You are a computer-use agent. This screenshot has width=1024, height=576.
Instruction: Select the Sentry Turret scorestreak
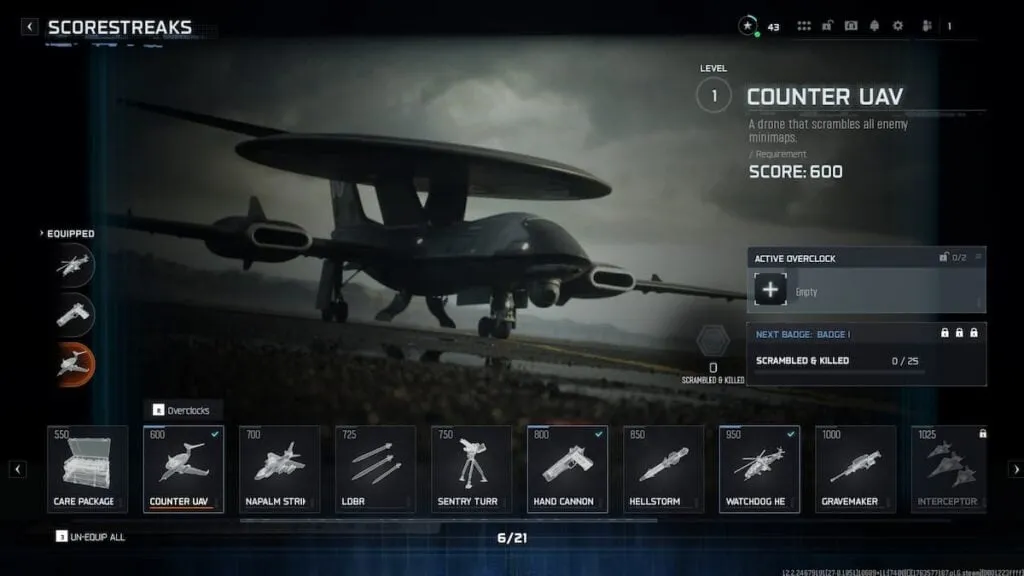pos(471,469)
